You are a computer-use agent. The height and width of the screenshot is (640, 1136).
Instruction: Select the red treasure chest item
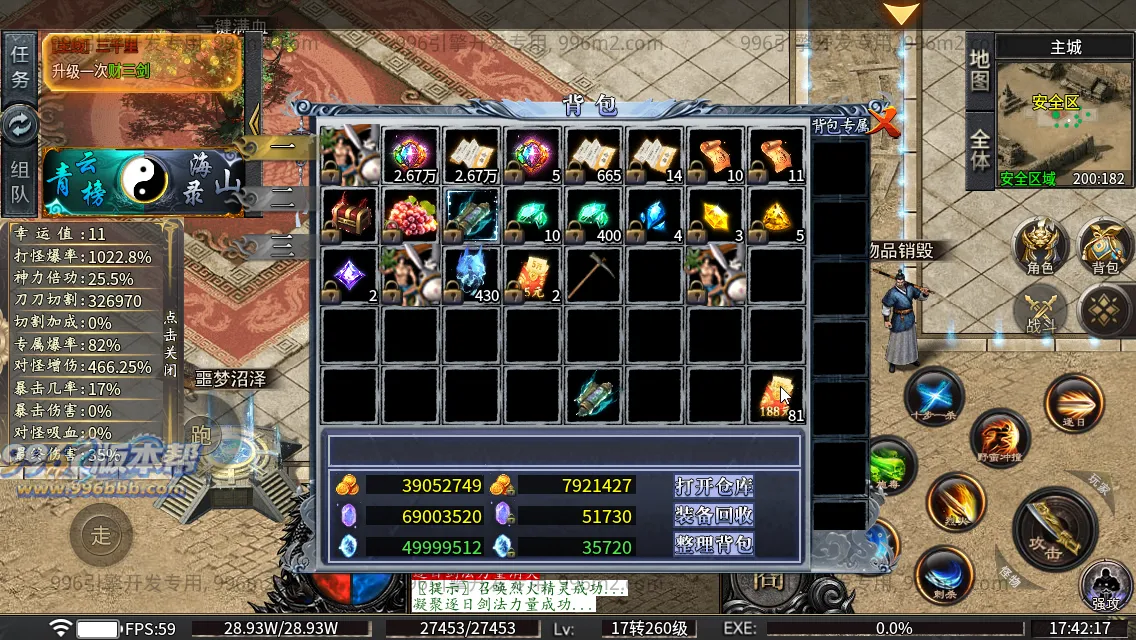[x=349, y=214]
